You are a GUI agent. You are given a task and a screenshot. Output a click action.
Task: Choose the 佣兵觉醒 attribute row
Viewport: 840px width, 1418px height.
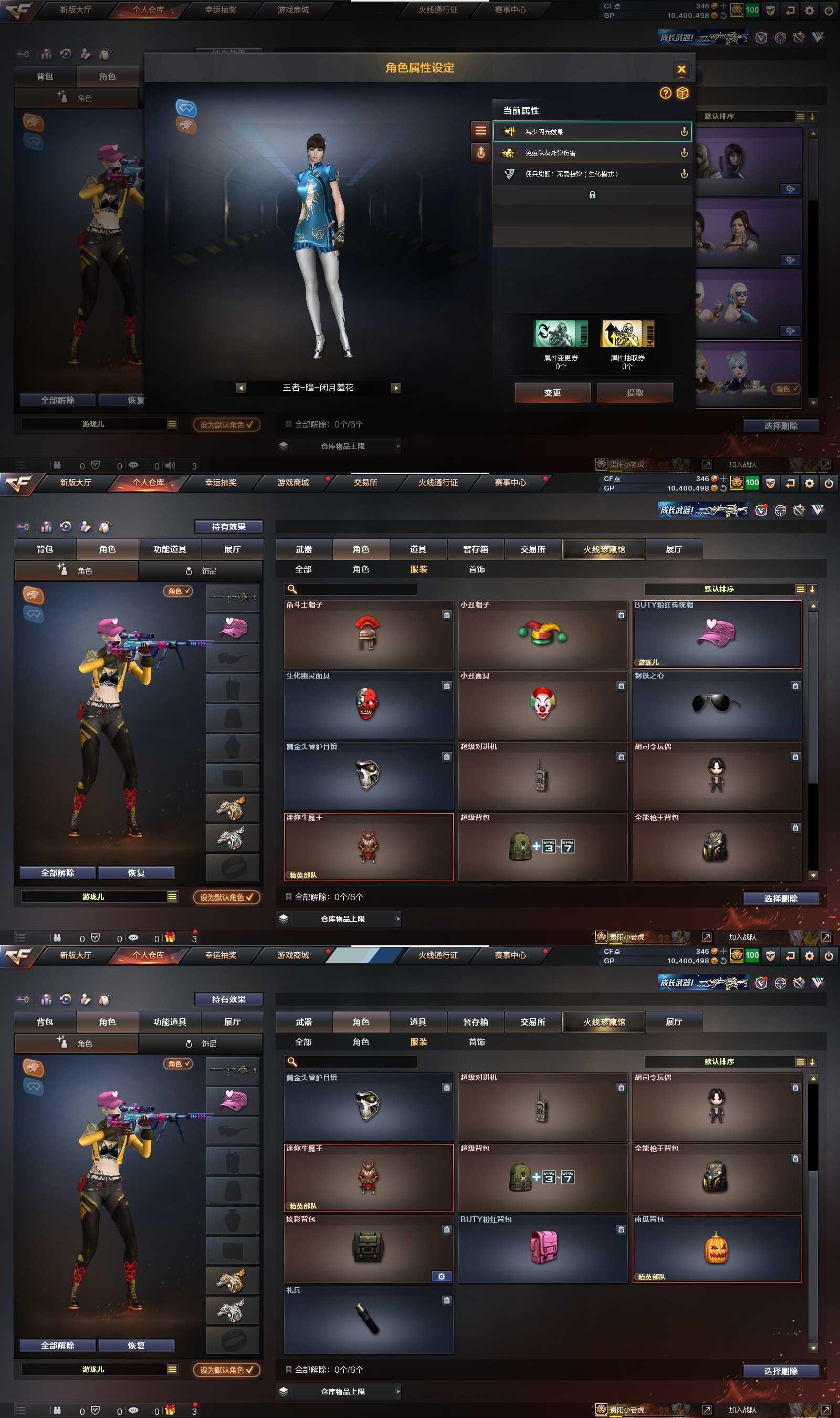tap(592, 174)
